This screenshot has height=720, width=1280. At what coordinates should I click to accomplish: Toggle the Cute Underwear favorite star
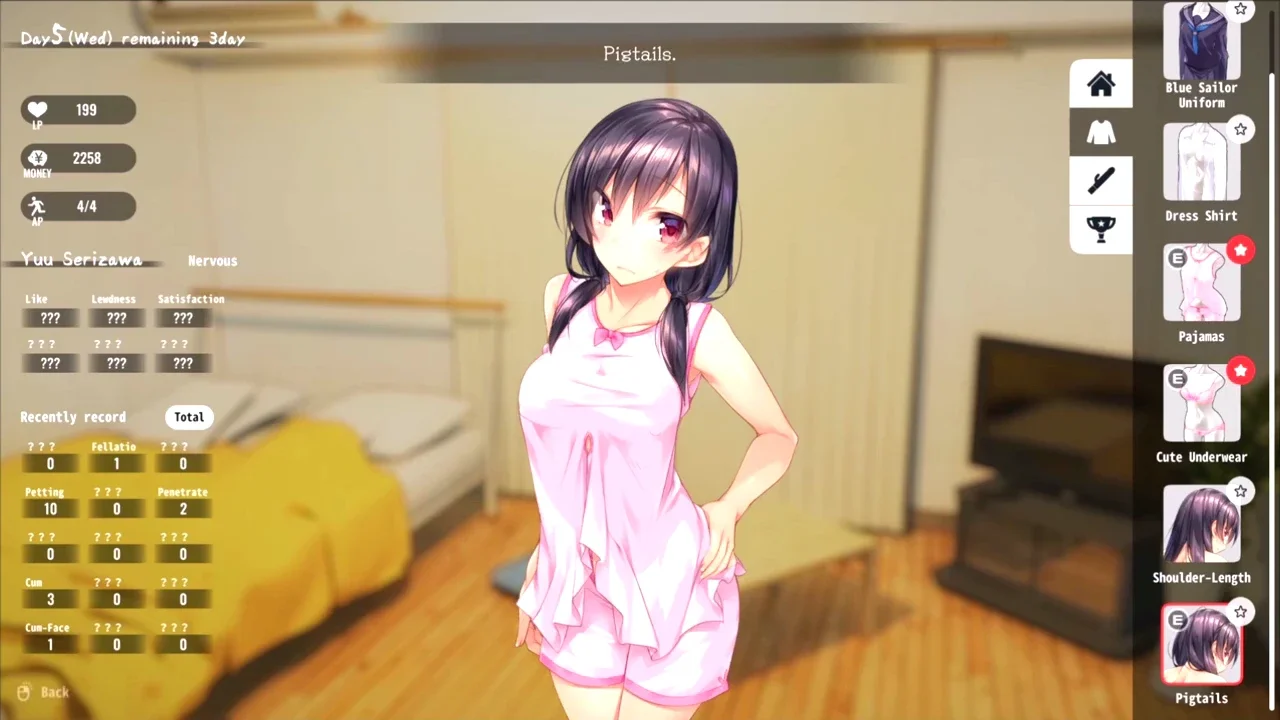tap(1241, 371)
